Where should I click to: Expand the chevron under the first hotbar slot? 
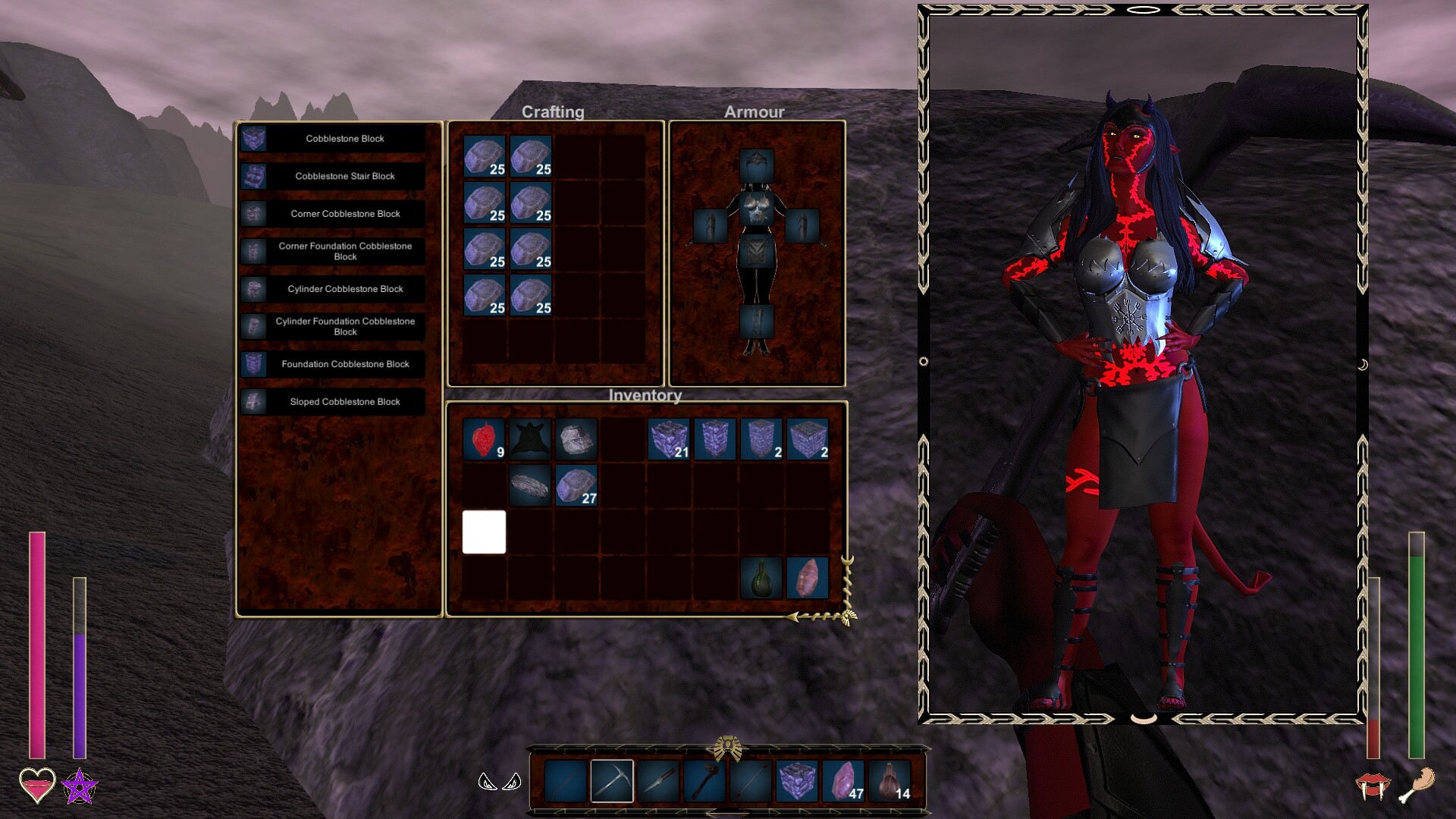point(561,813)
